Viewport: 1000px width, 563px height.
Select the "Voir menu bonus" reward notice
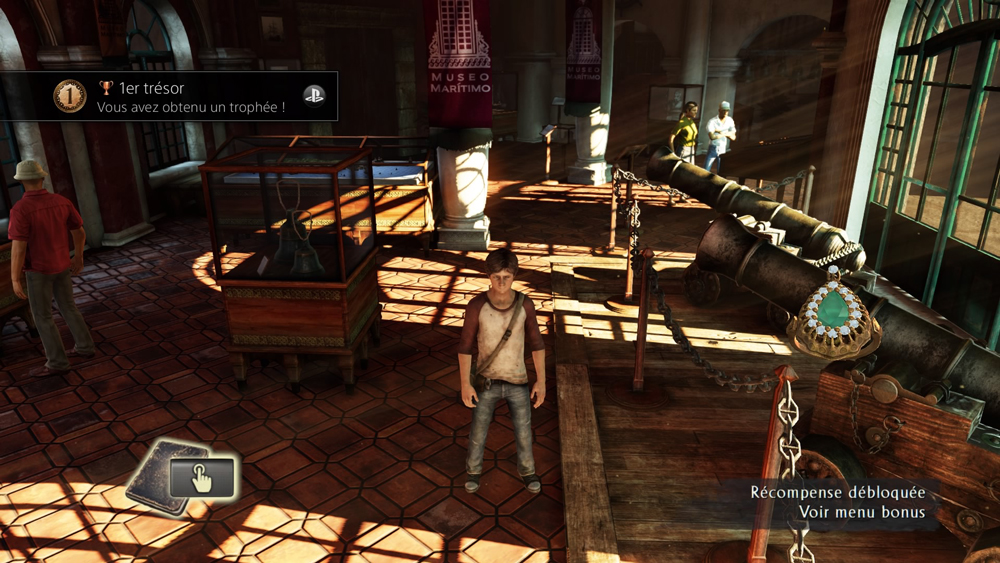click(x=861, y=512)
